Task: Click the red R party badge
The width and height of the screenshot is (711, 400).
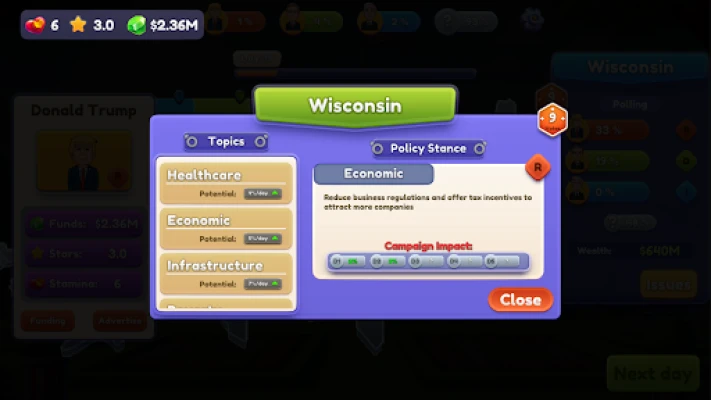Action: [x=538, y=167]
